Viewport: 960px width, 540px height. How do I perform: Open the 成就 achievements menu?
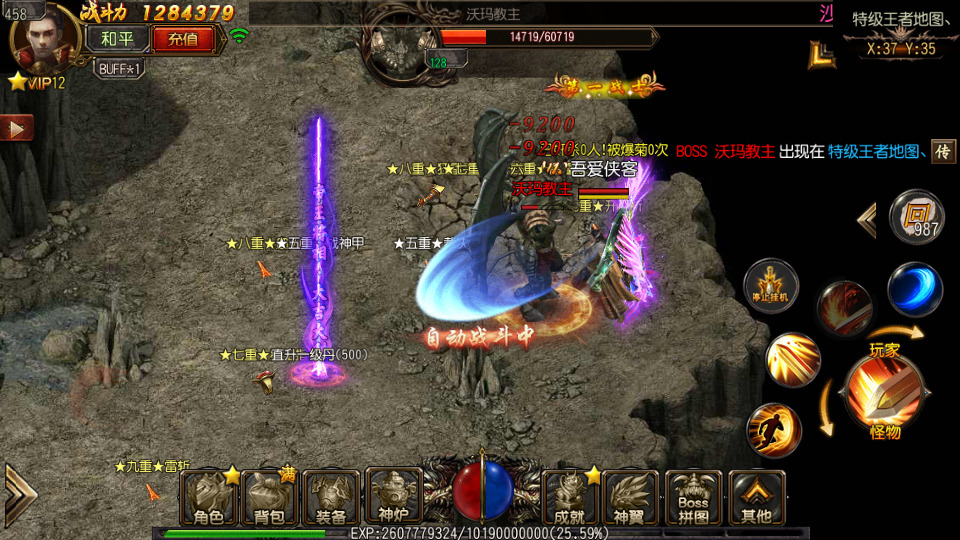click(569, 497)
